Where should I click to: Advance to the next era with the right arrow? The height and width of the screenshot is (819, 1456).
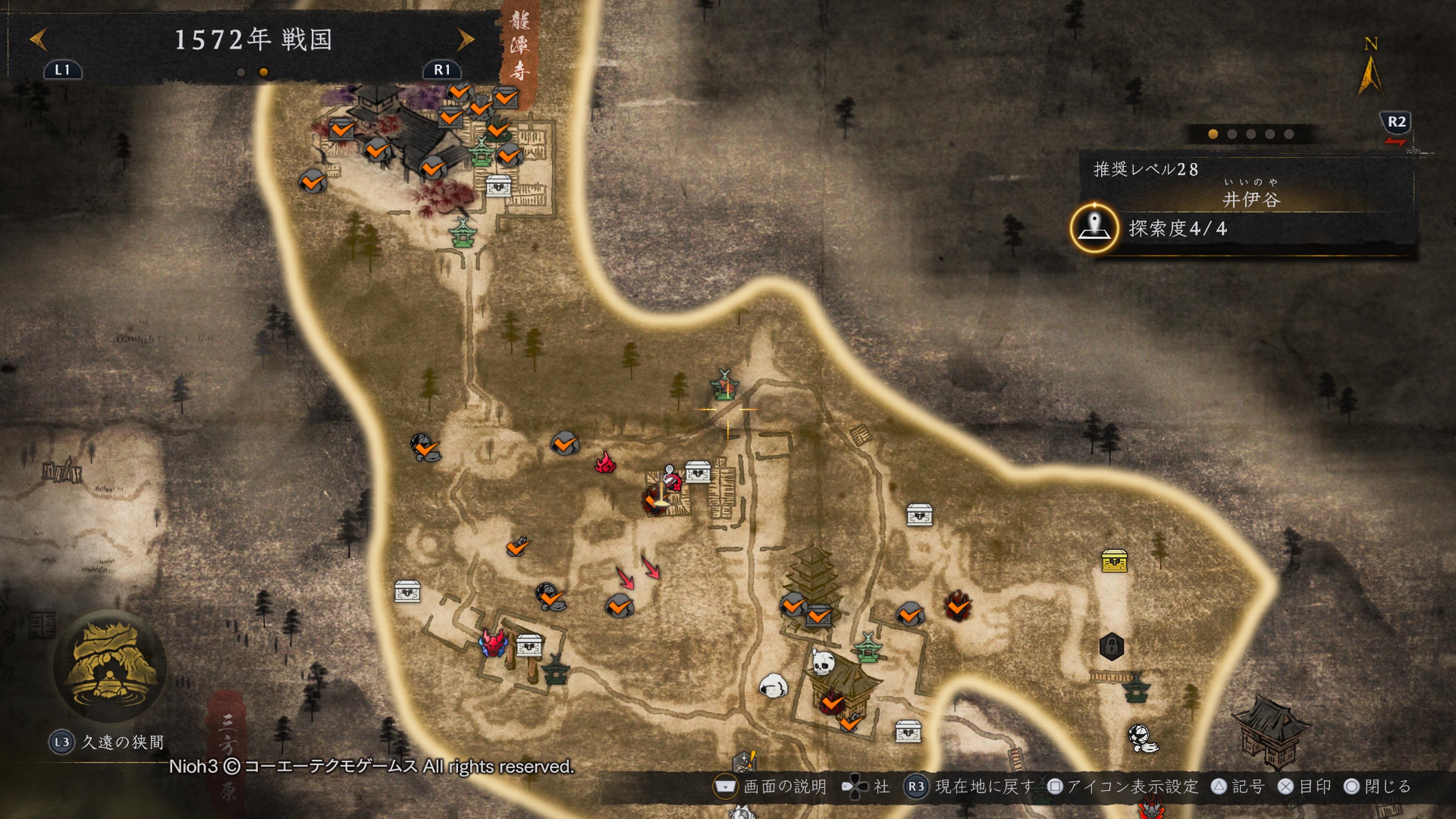466,39
